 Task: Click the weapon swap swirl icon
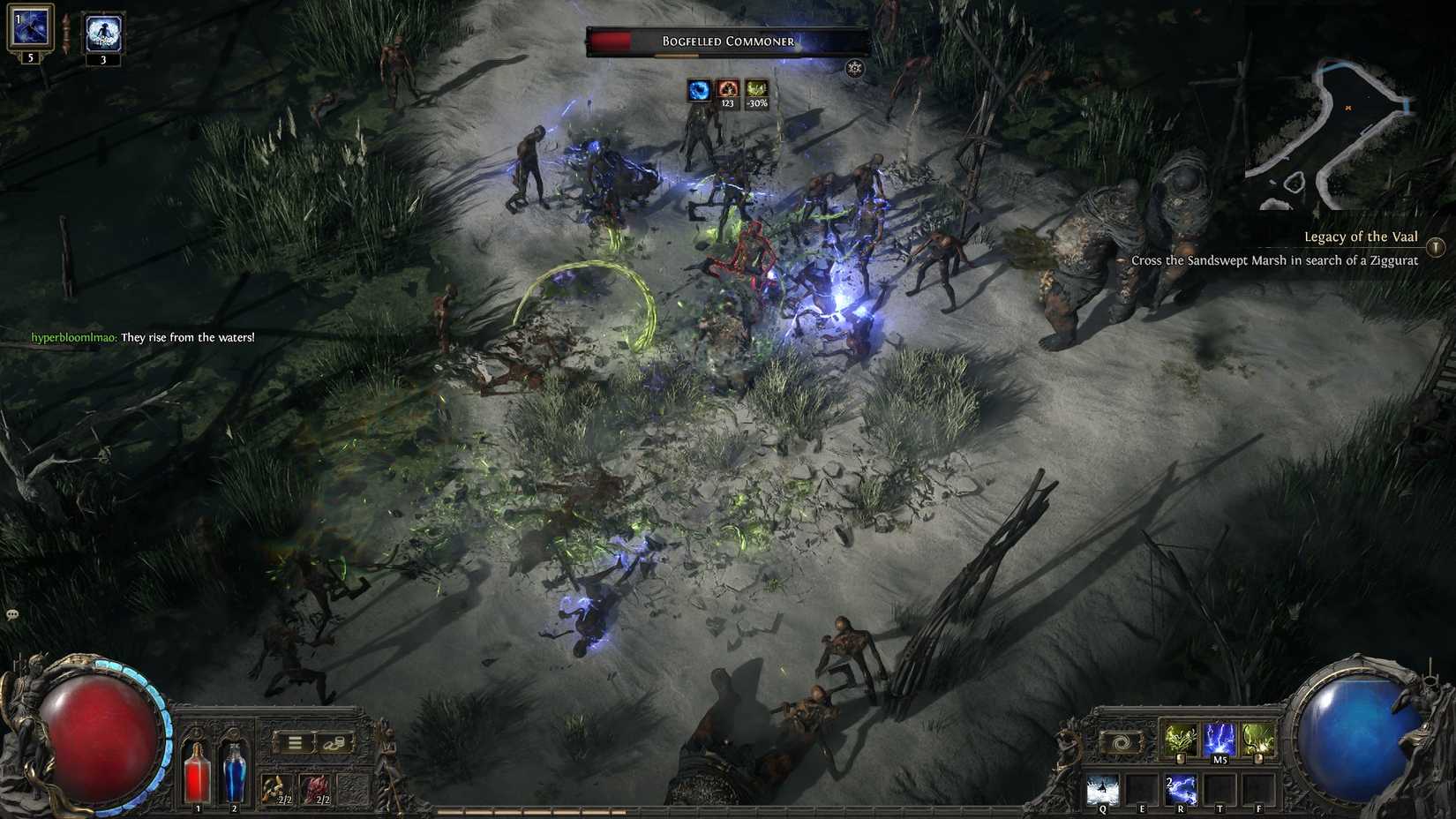(x=1120, y=742)
